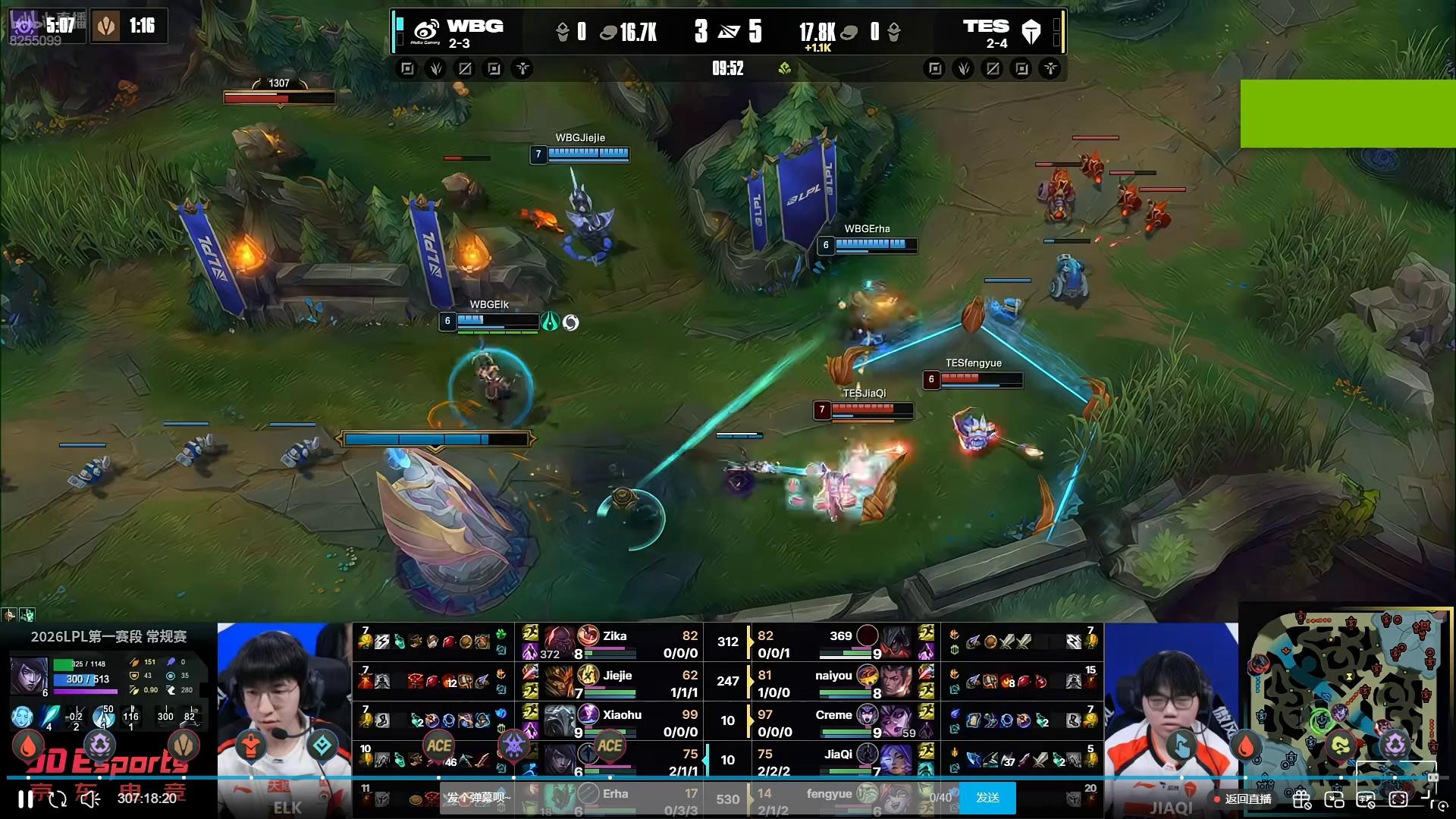Toggle the danmaku subtitle display icon
This screenshot has width=1456, height=819.
coord(1367,799)
